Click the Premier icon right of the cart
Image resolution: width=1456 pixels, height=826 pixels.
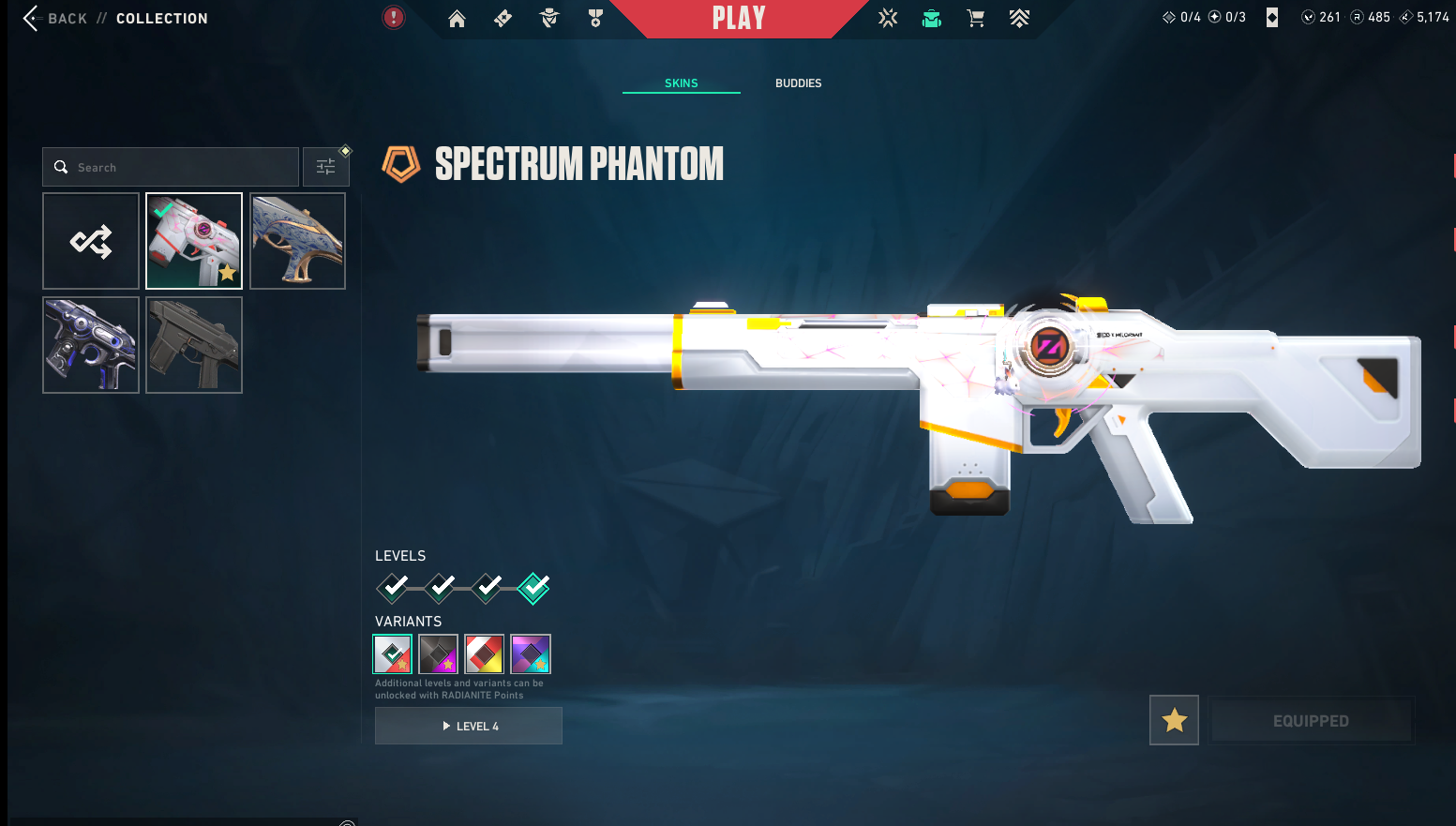tap(1019, 18)
